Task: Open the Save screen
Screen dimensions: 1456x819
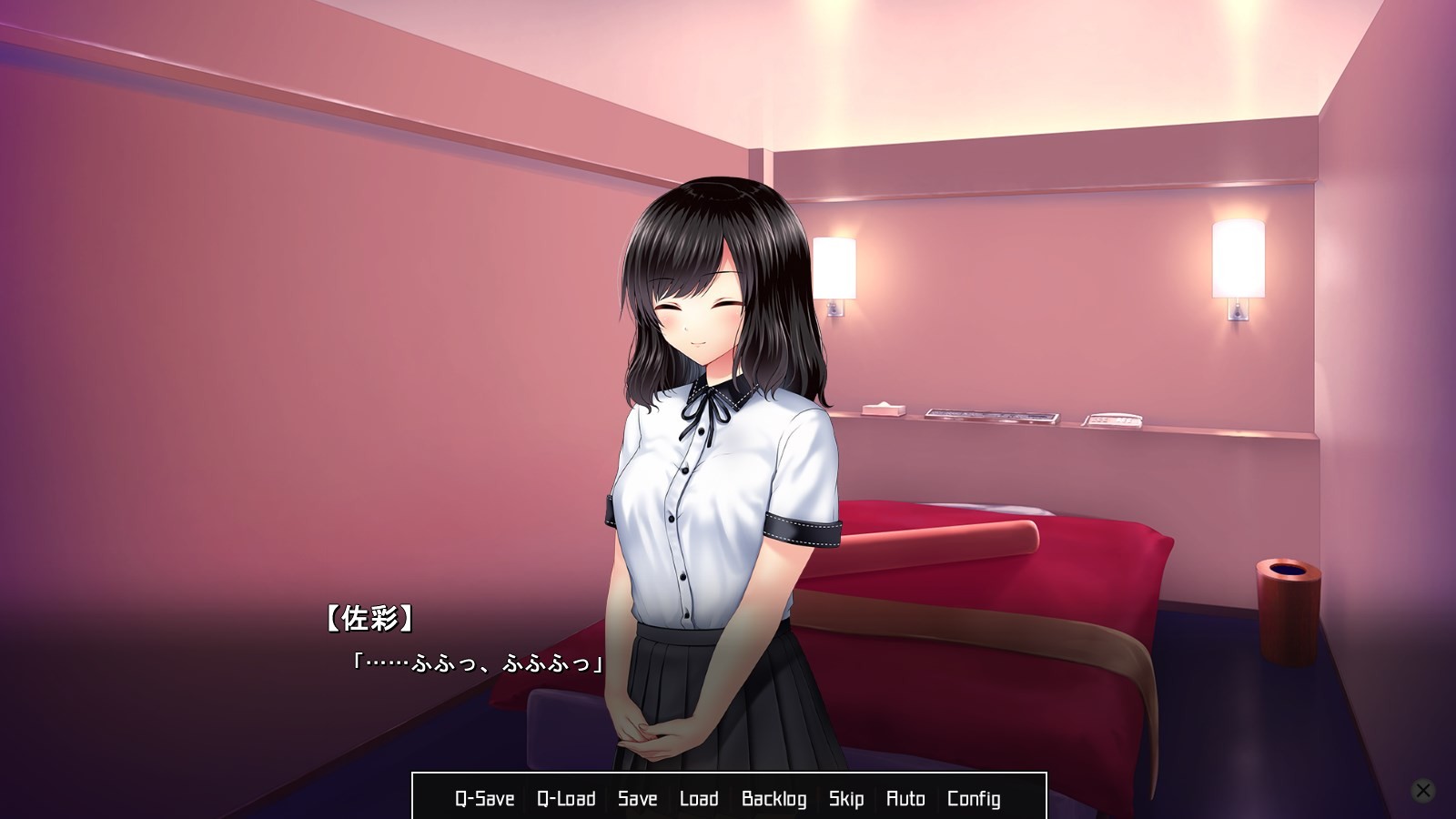Action: [x=637, y=798]
